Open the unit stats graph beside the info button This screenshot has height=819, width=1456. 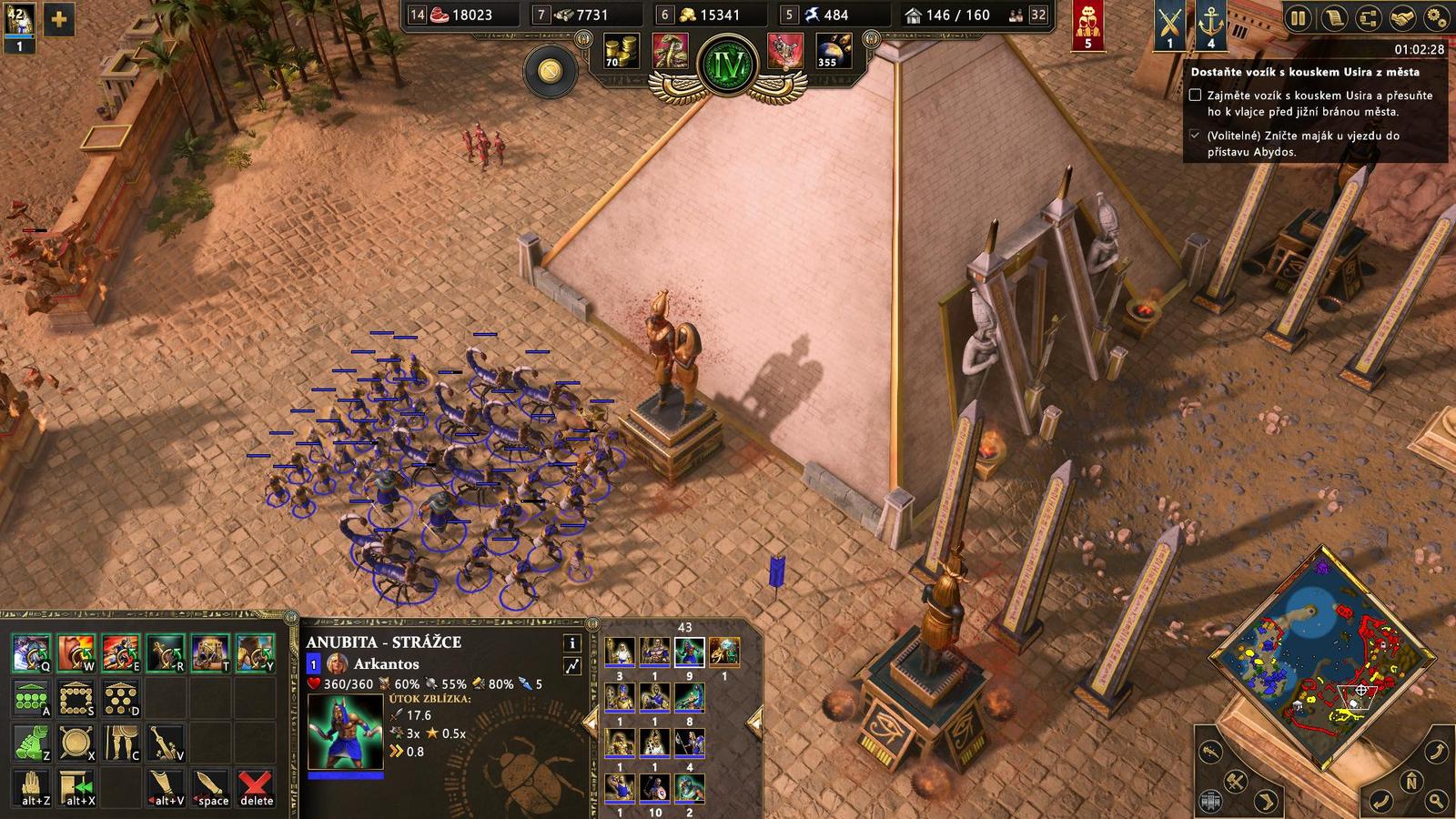[x=572, y=664]
